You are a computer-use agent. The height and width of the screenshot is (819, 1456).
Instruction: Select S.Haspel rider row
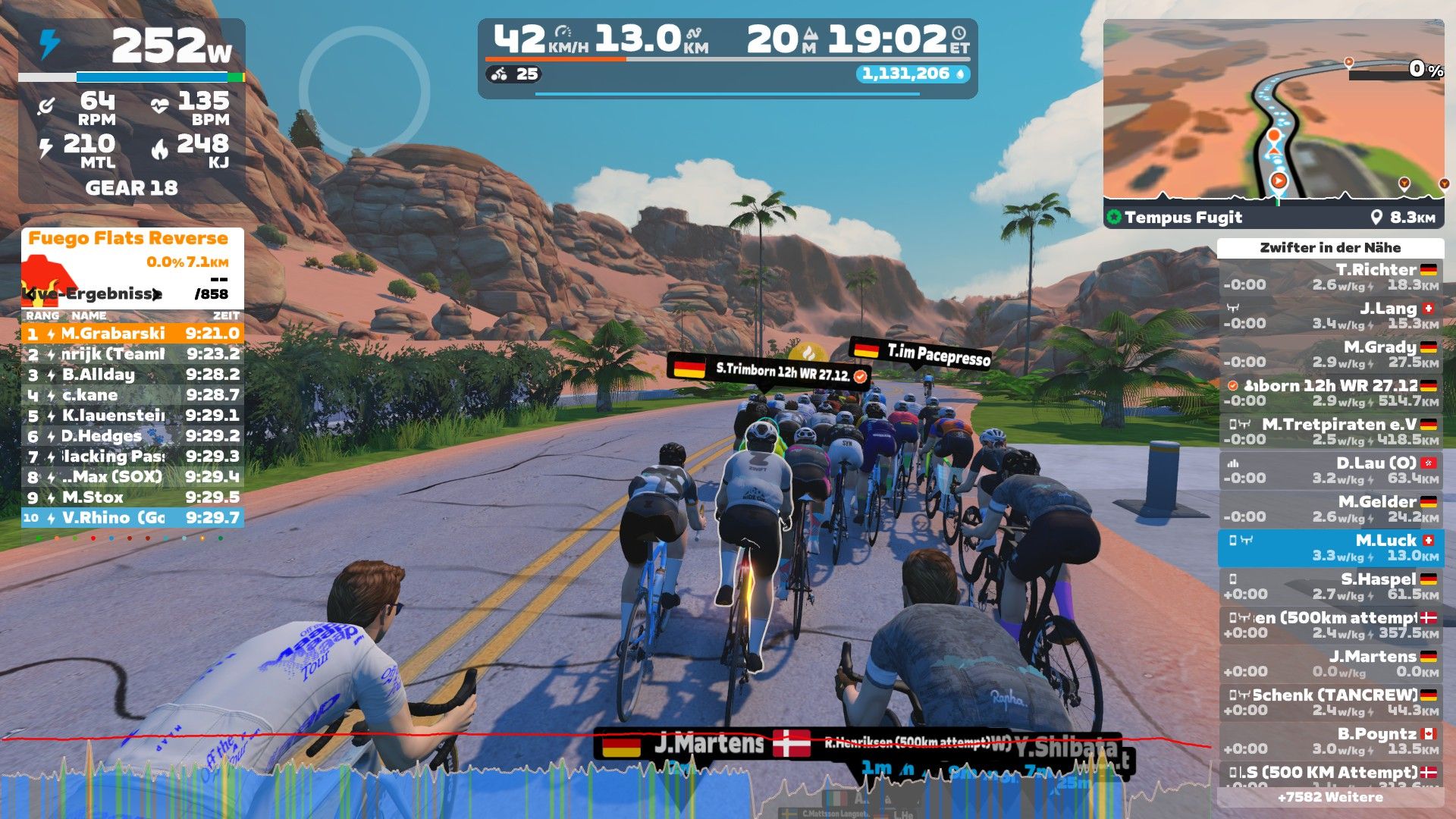[1330, 586]
